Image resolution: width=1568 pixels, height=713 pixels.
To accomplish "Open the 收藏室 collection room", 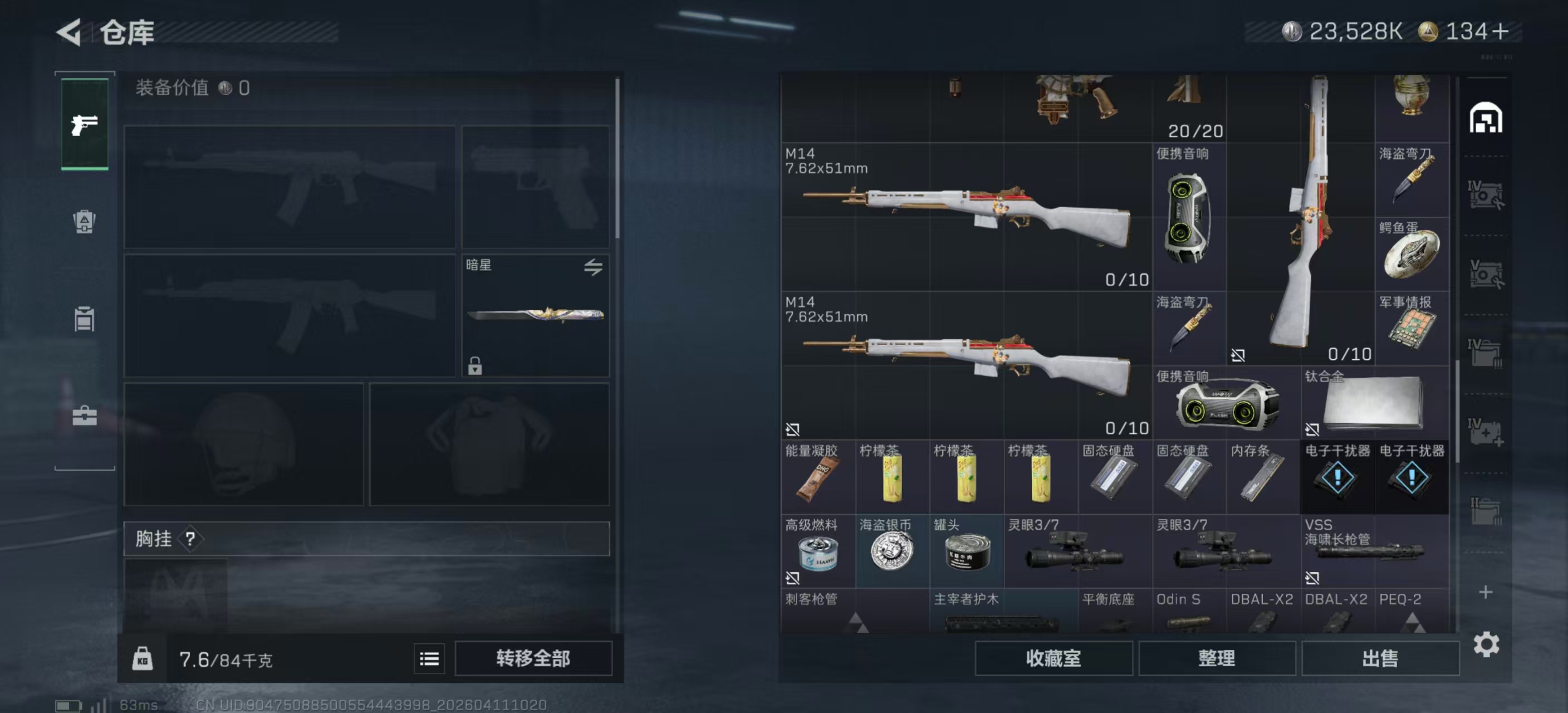I will point(1053,658).
